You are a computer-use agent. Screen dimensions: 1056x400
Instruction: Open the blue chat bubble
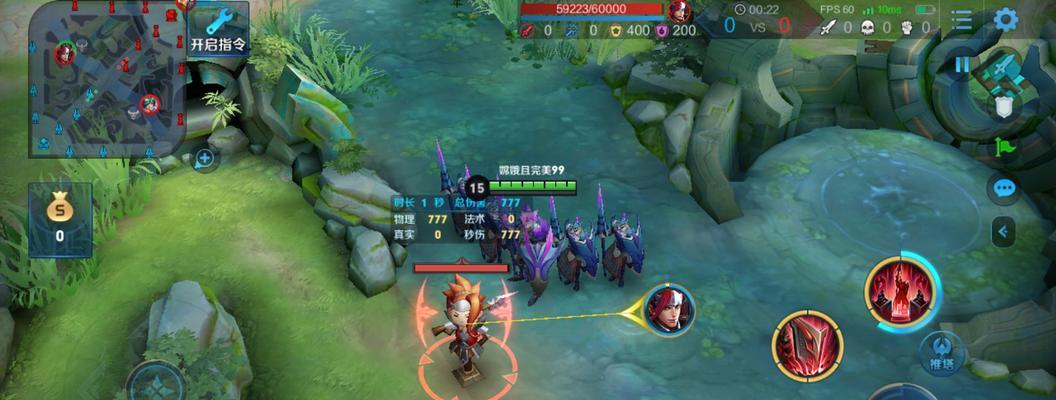(x=1004, y=188)
